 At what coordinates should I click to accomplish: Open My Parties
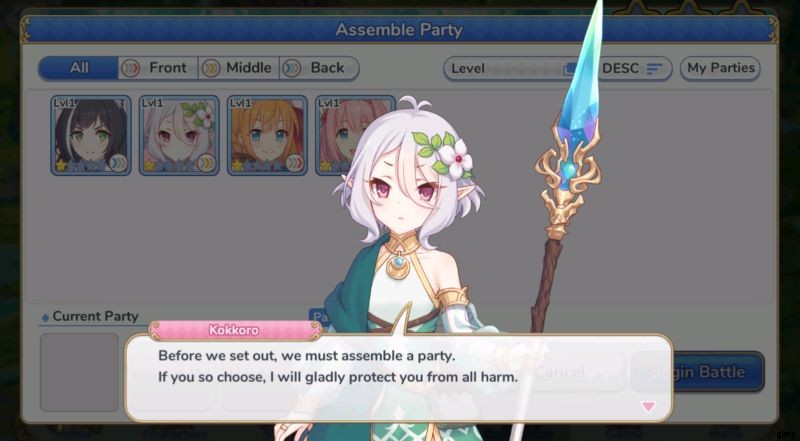pos(720,69)
